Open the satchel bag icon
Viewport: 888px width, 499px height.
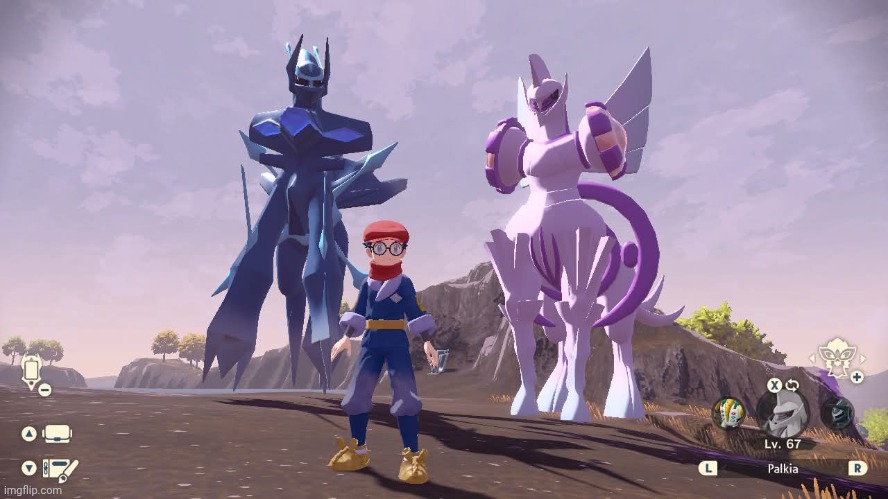click(x=58, y=434)
